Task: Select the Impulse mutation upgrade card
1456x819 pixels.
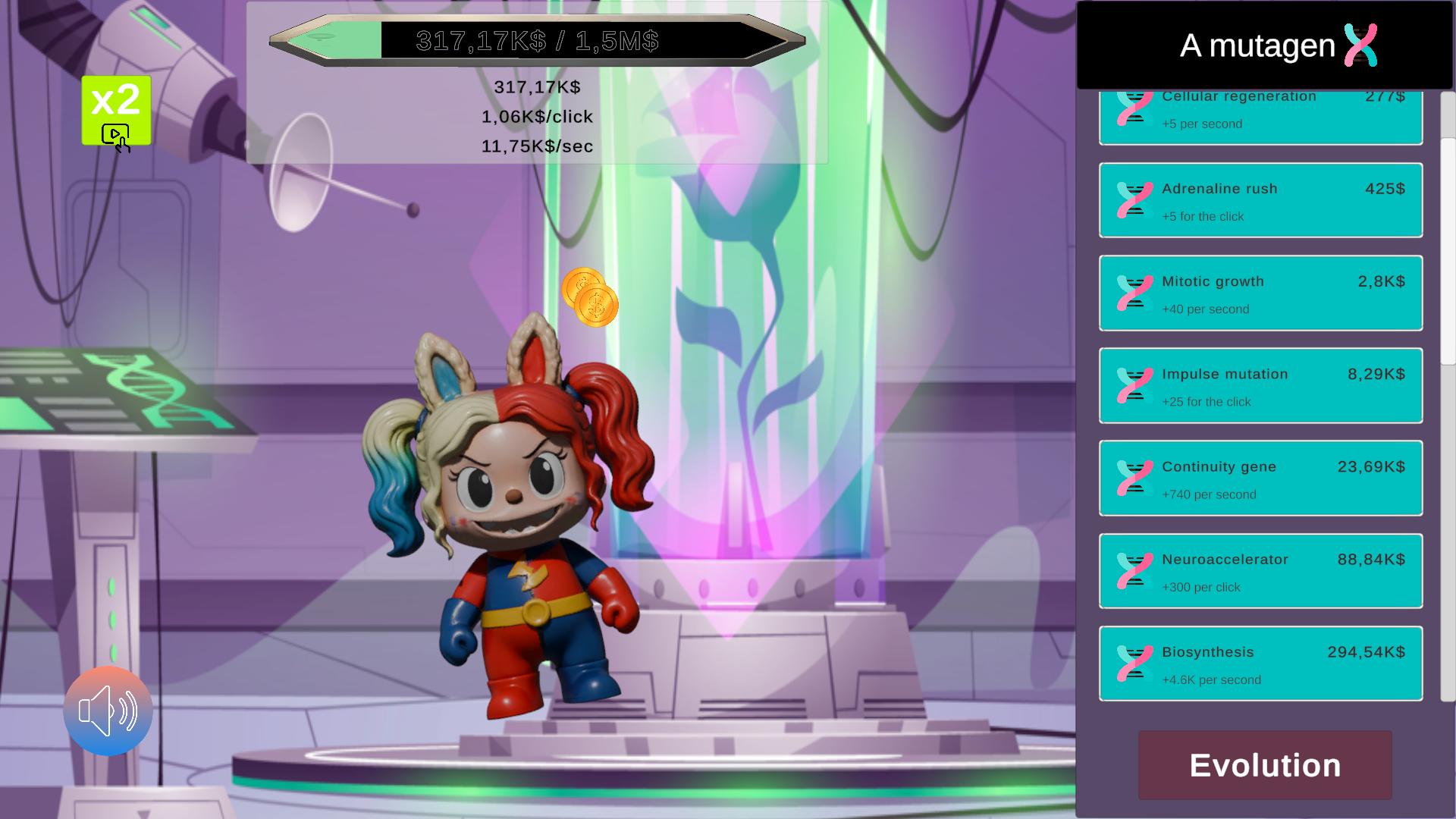Action: [x=1260, y=385]
